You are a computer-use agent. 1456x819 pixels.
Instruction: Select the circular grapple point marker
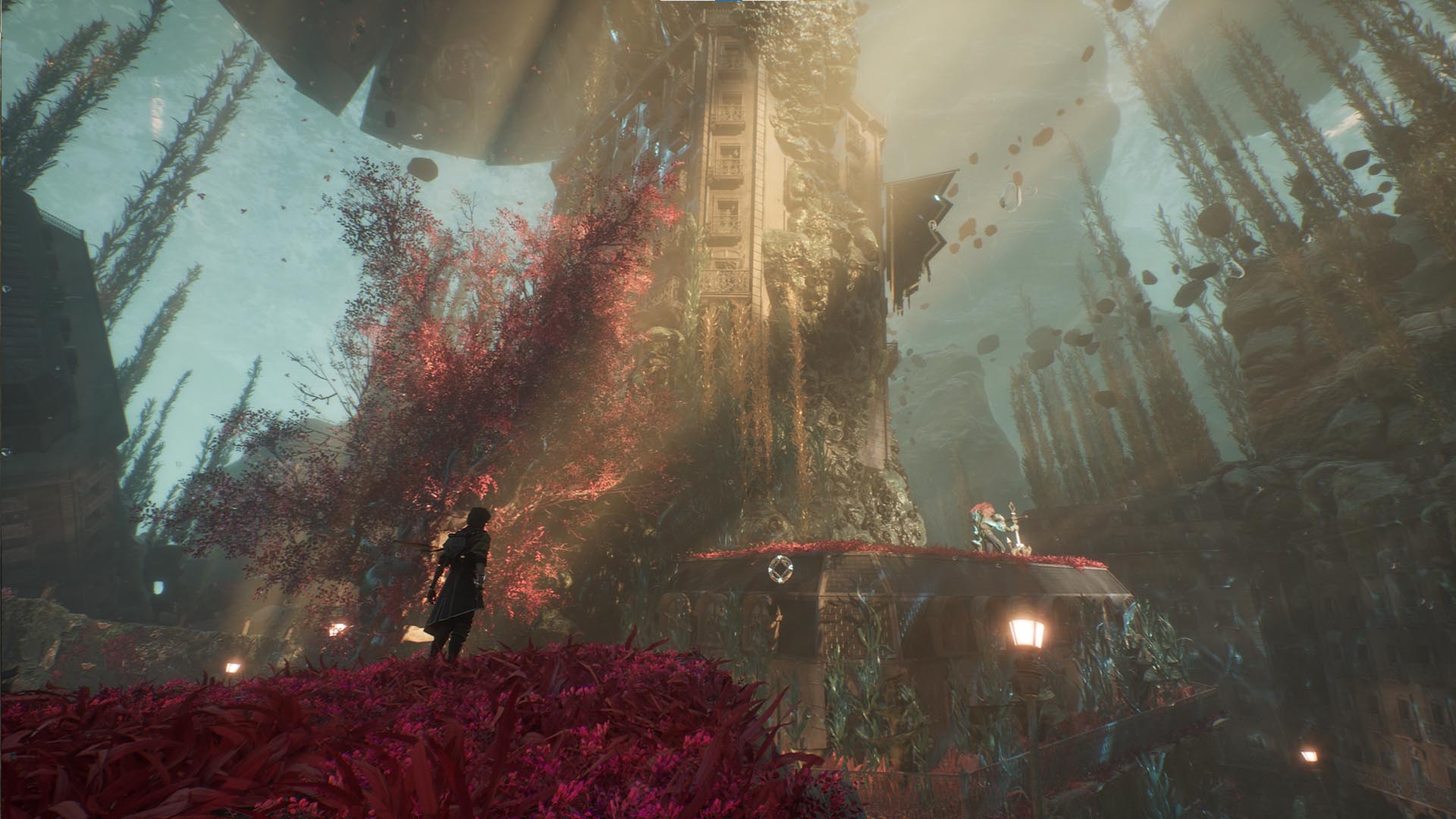click(x=779, y=567)
